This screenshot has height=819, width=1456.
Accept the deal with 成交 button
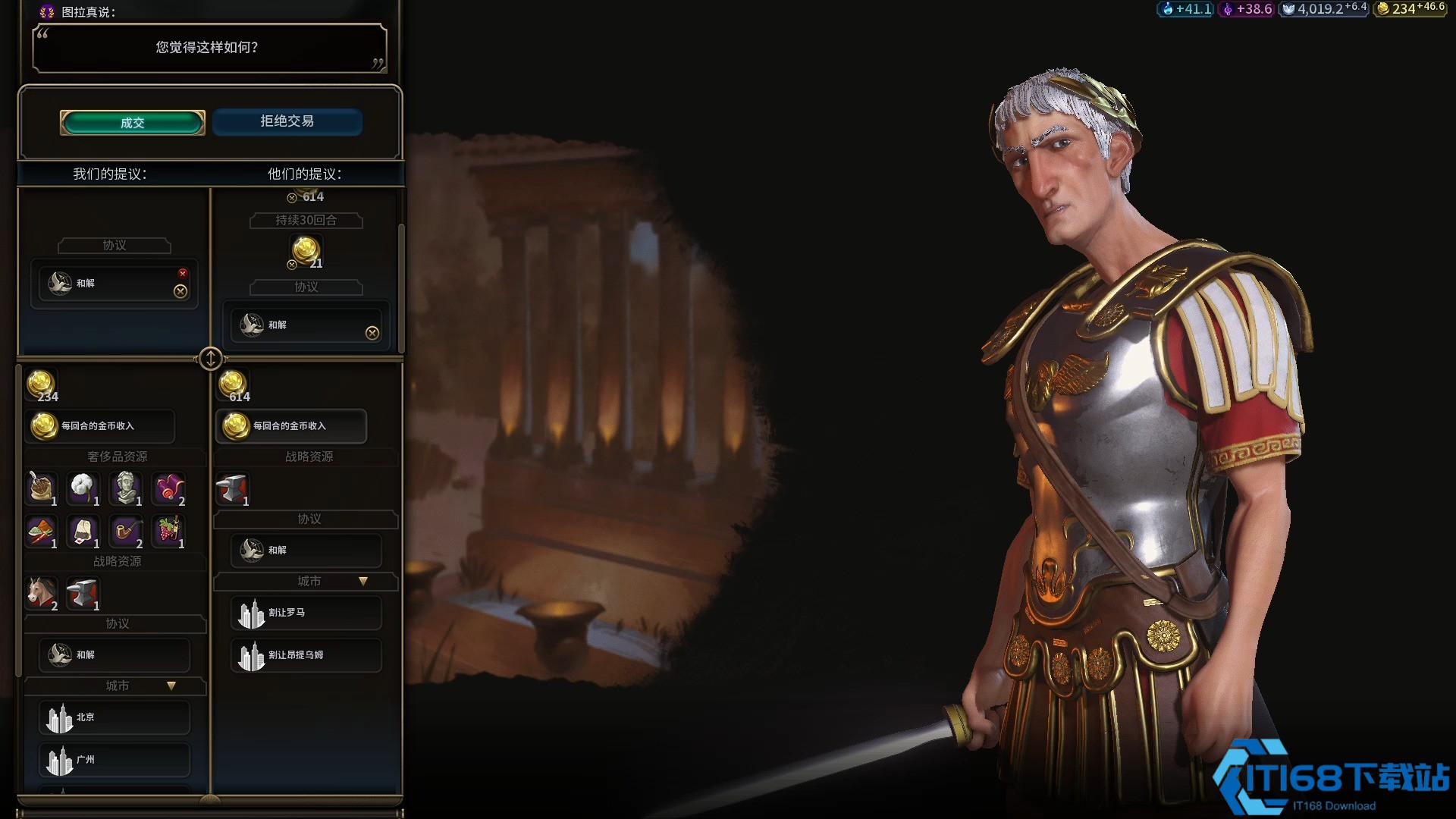coord(133,123)
